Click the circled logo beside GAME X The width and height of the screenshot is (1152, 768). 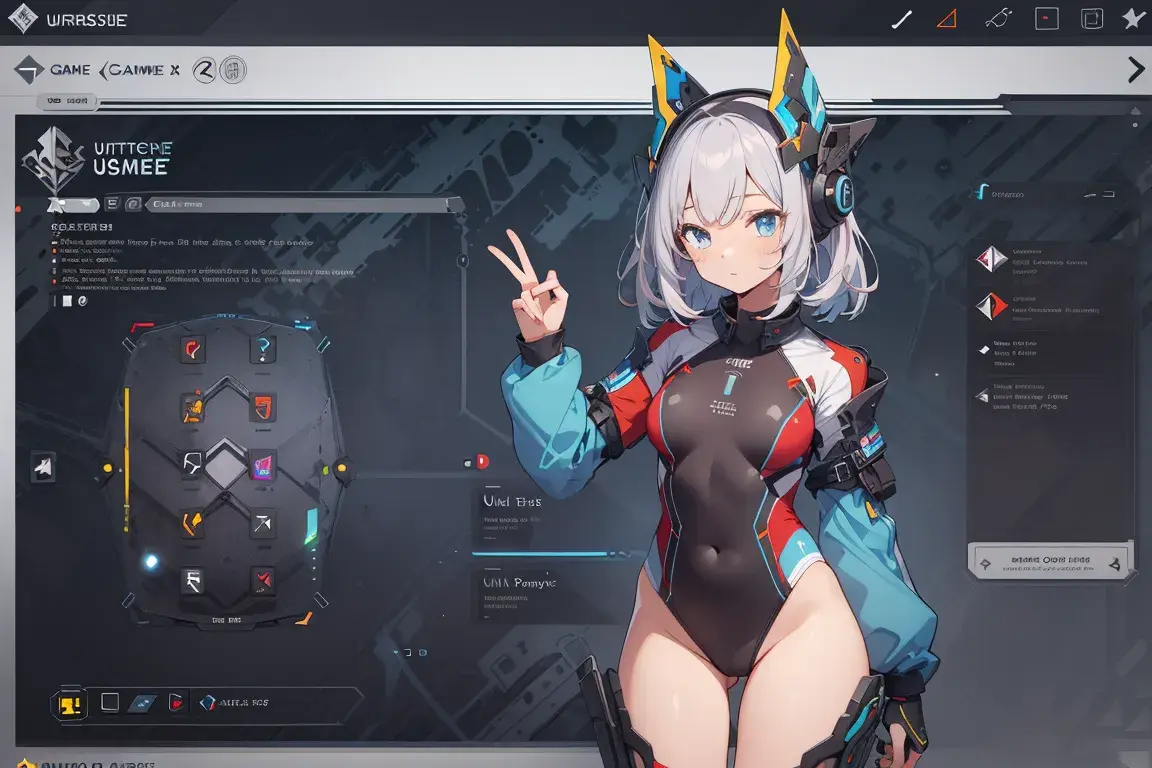click(x=204, y=70)
